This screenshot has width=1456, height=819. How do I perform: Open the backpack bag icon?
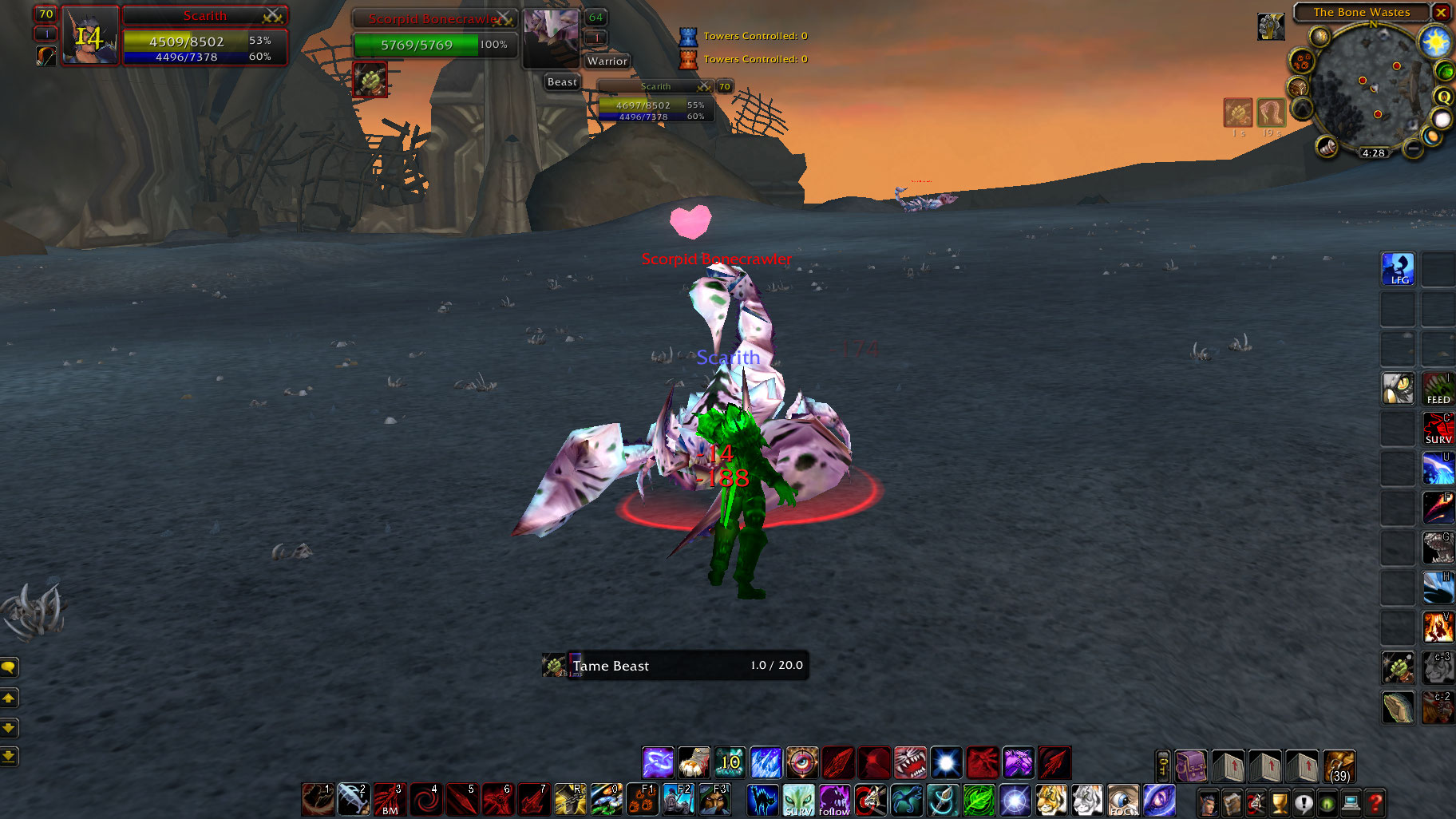[x=1191, y=766]
